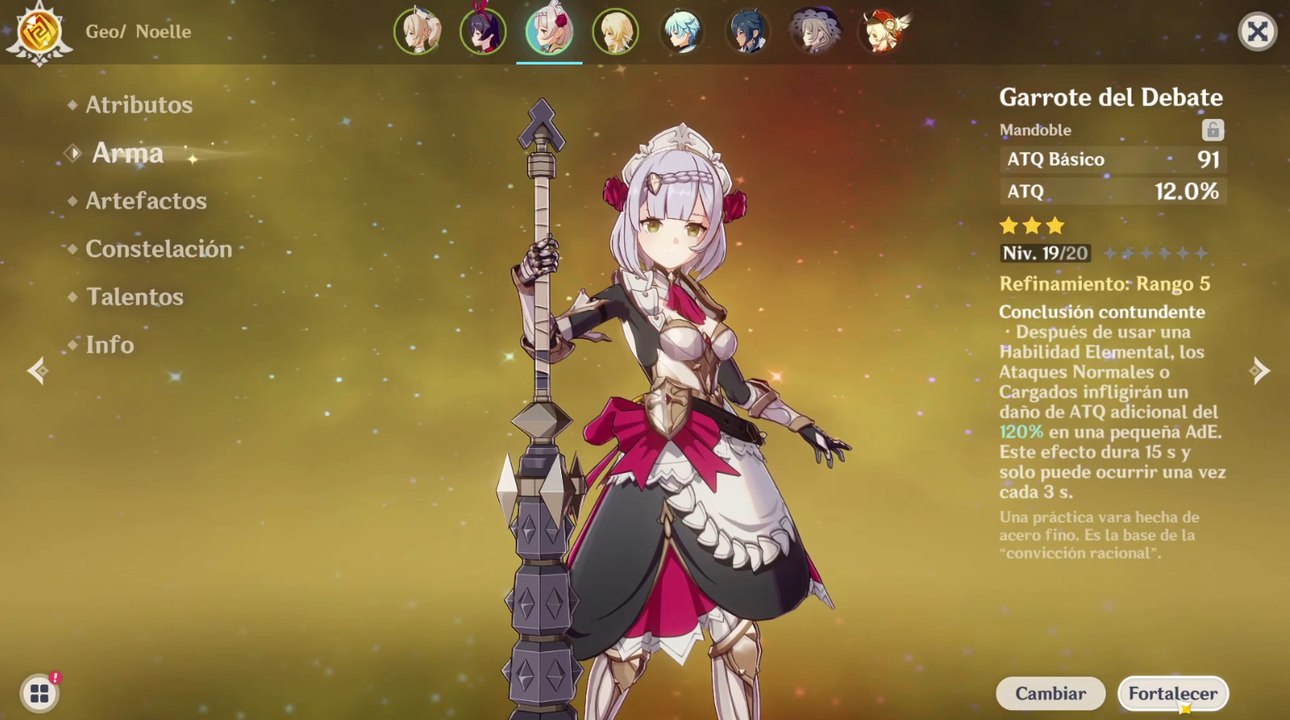Choose the light-blue-haired character portrait
The height and width of the screenshot is (720, 1290).
681,32
